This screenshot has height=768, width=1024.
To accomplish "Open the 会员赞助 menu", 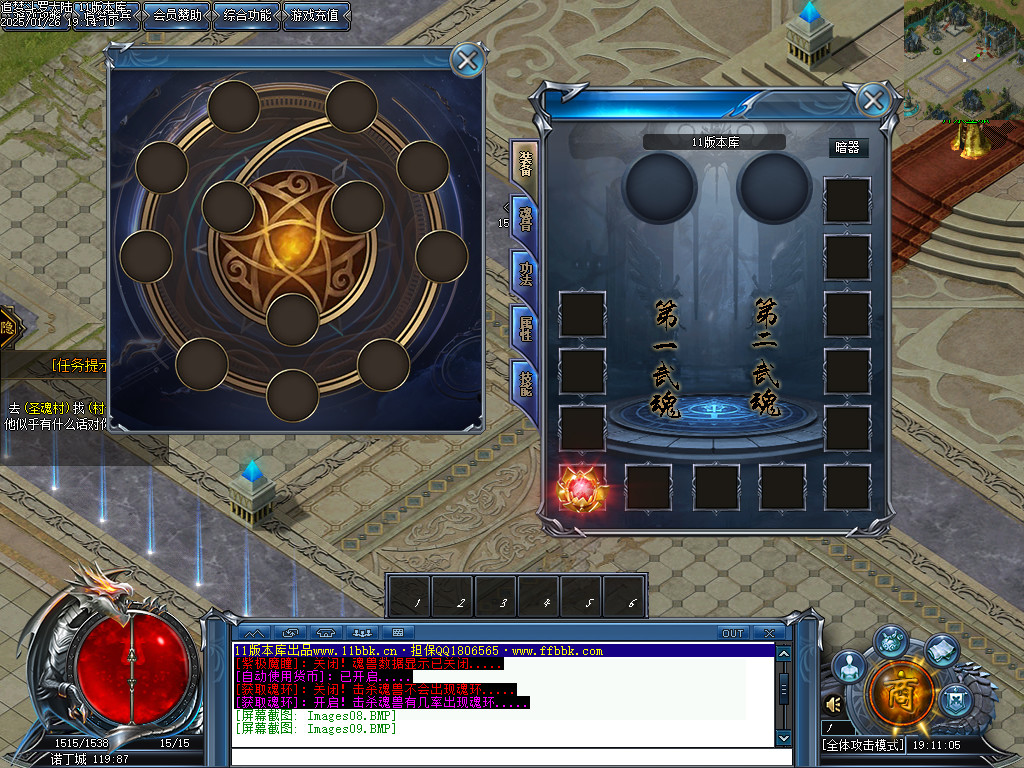I will [x=176, y=15].
